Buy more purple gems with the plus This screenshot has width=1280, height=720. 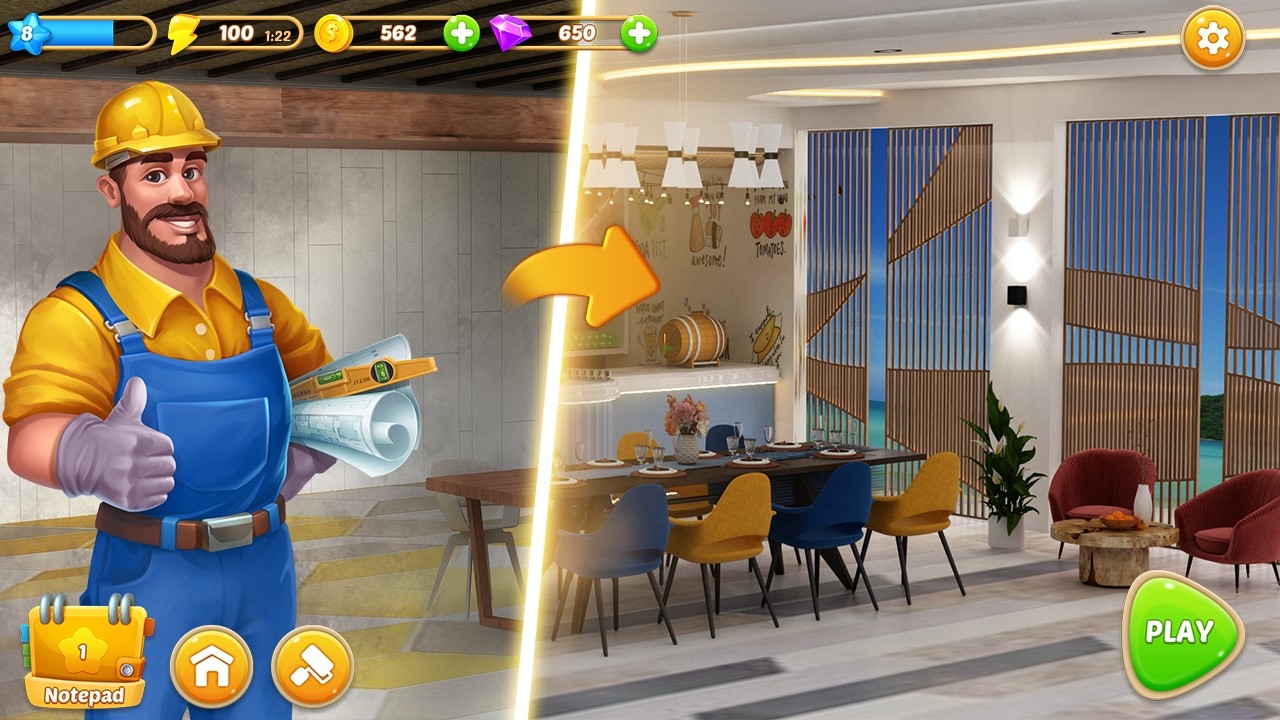638,34
